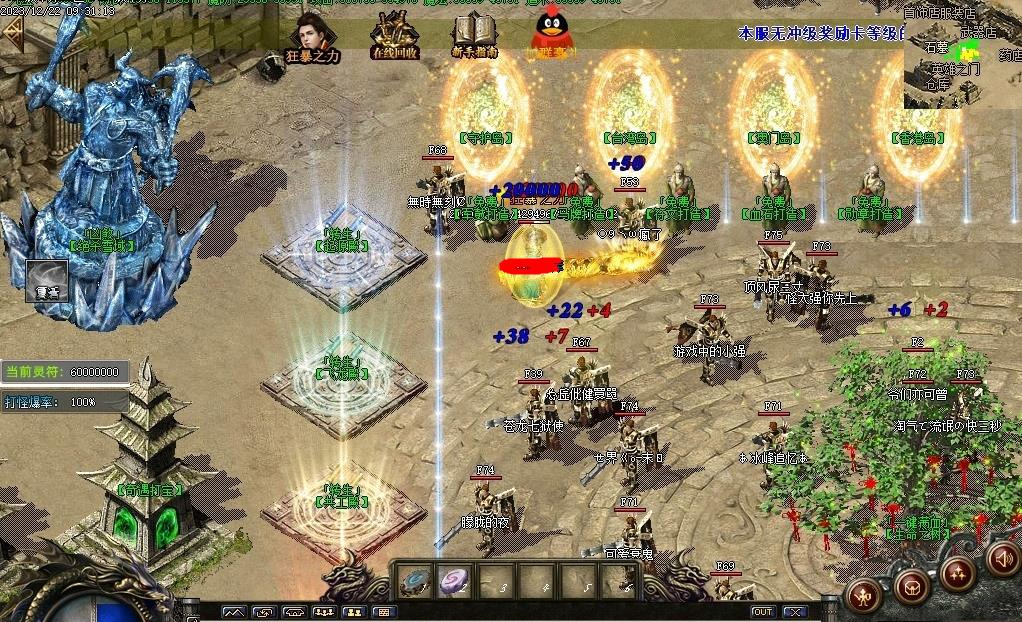Click the keyboard-grid icon on bottom toolbar

[384, 611]
